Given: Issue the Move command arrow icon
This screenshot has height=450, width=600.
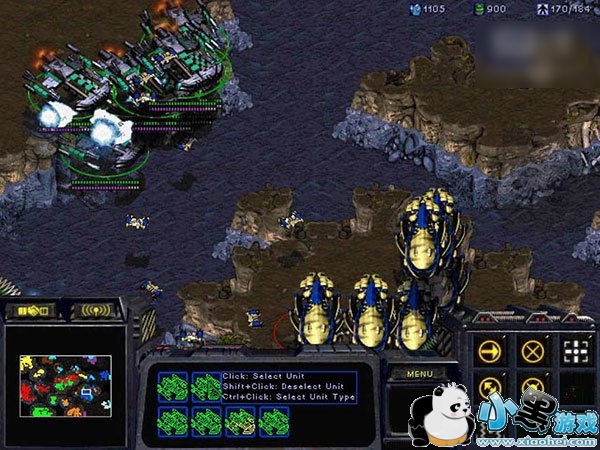Looking at the screenshot, I should (489, 350).
